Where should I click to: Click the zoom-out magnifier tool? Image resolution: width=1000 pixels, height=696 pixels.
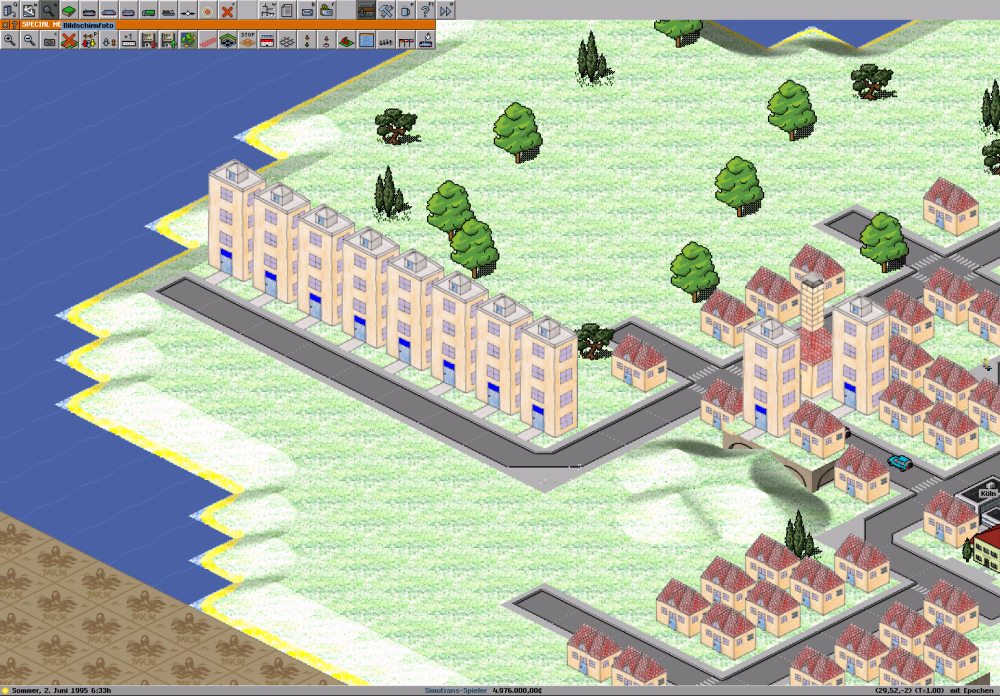(29, 40)
